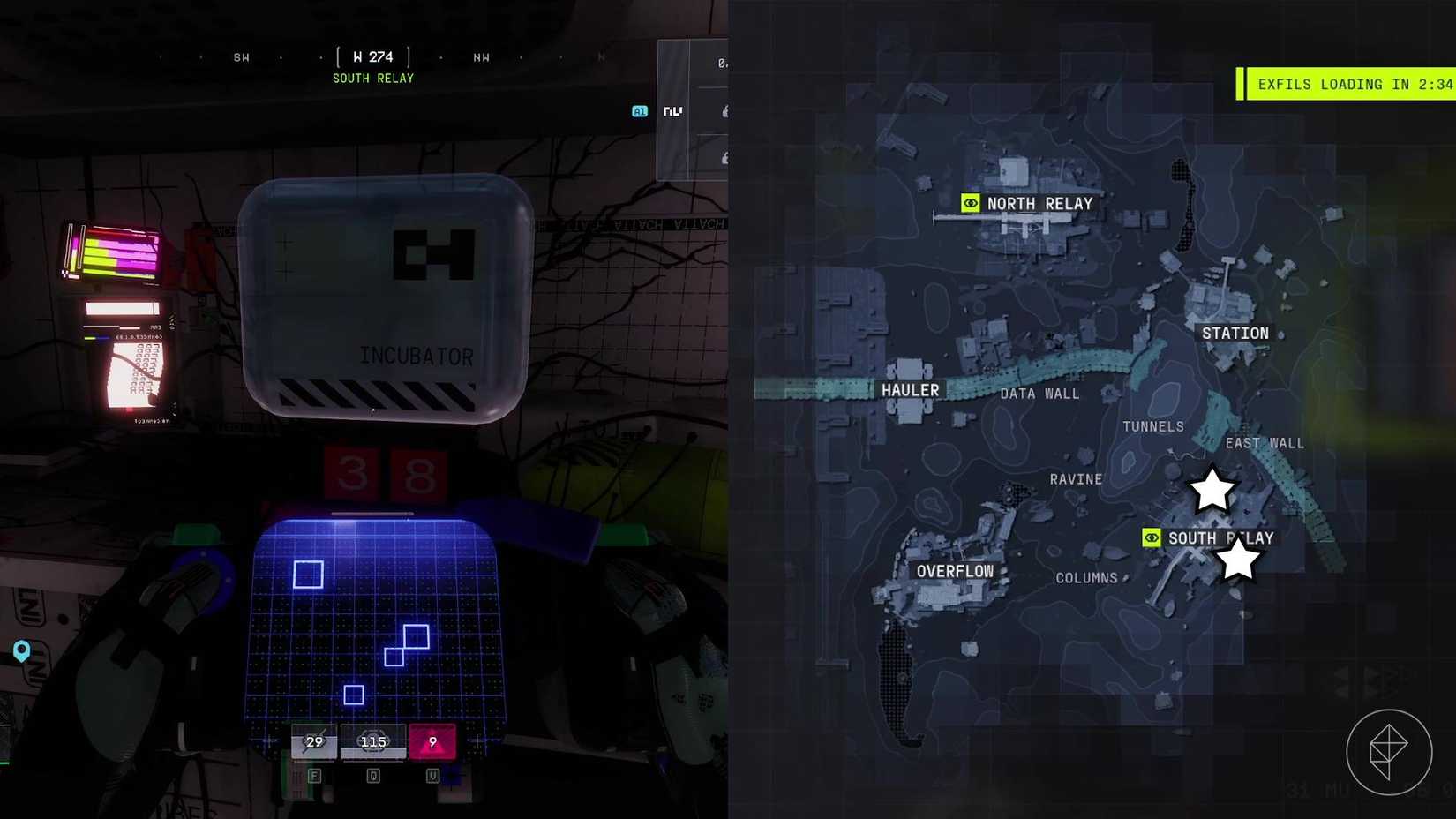Select the upper star marker near East Wall
Screen dimensions: 1456x819
(1212, 490)
